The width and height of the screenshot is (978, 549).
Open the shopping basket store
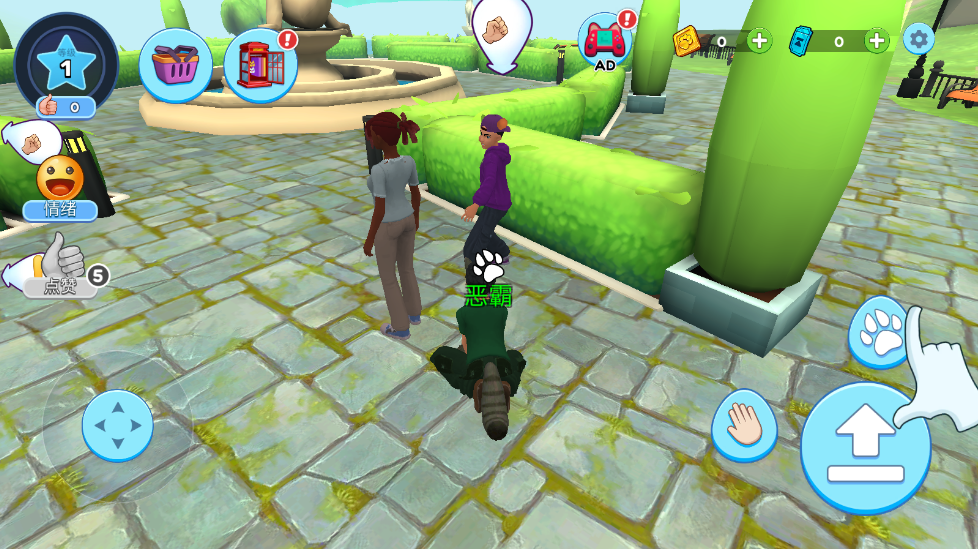coord(175,65)
